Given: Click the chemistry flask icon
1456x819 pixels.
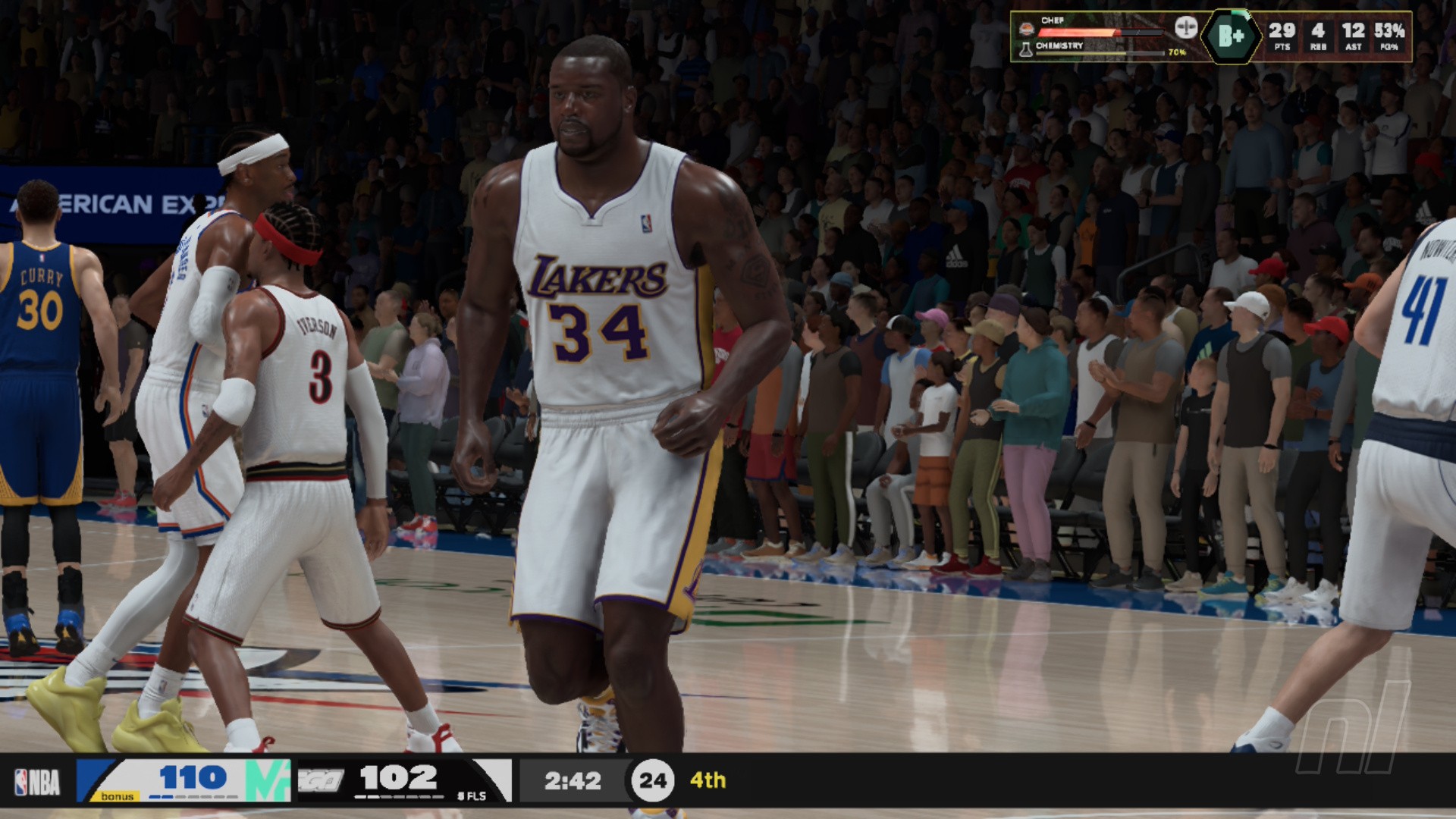Looking at the screenshot, I should pyautogui.click(x=1026, y=49).
